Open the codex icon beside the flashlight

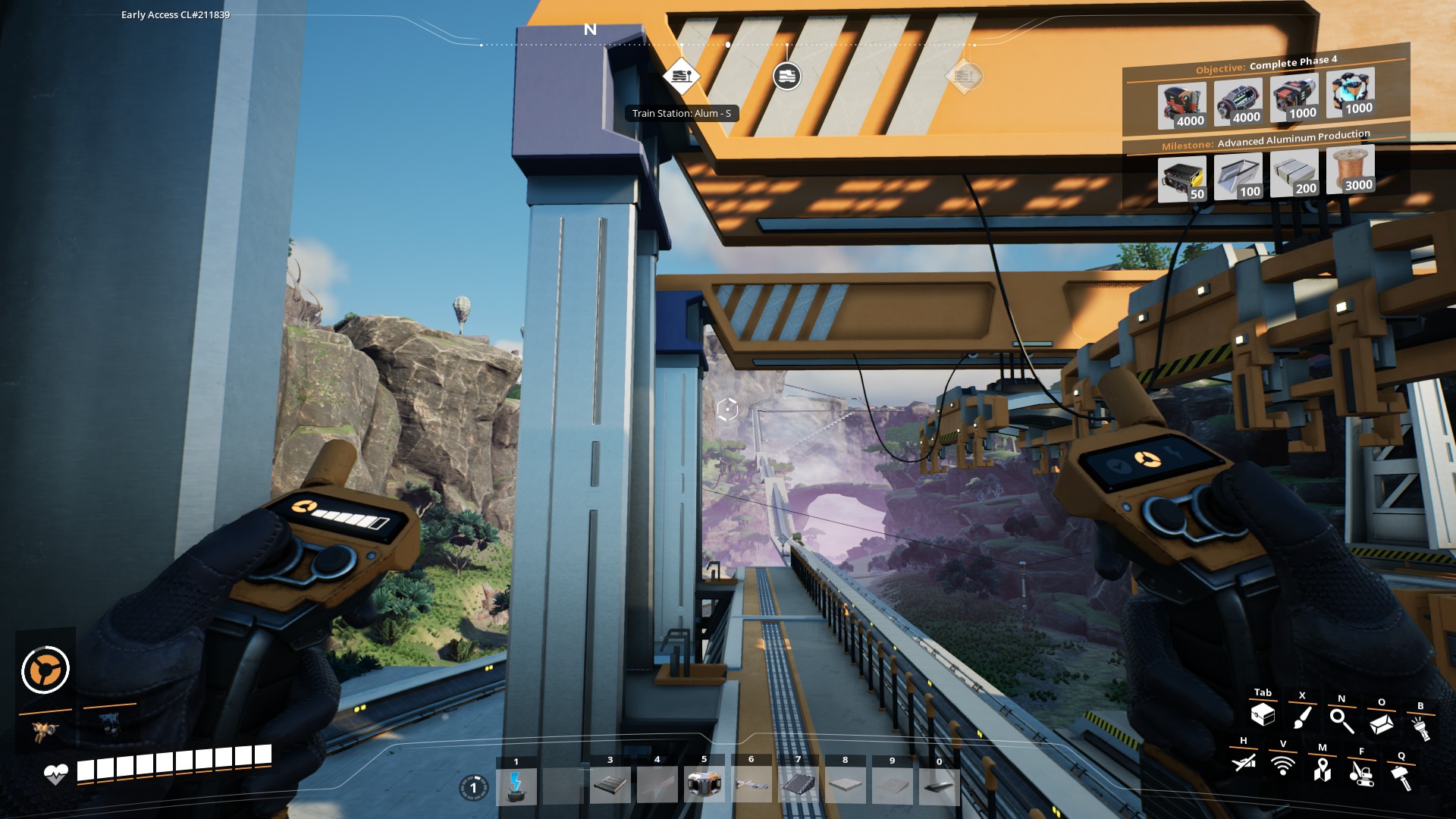click(x=1381, y=724)
